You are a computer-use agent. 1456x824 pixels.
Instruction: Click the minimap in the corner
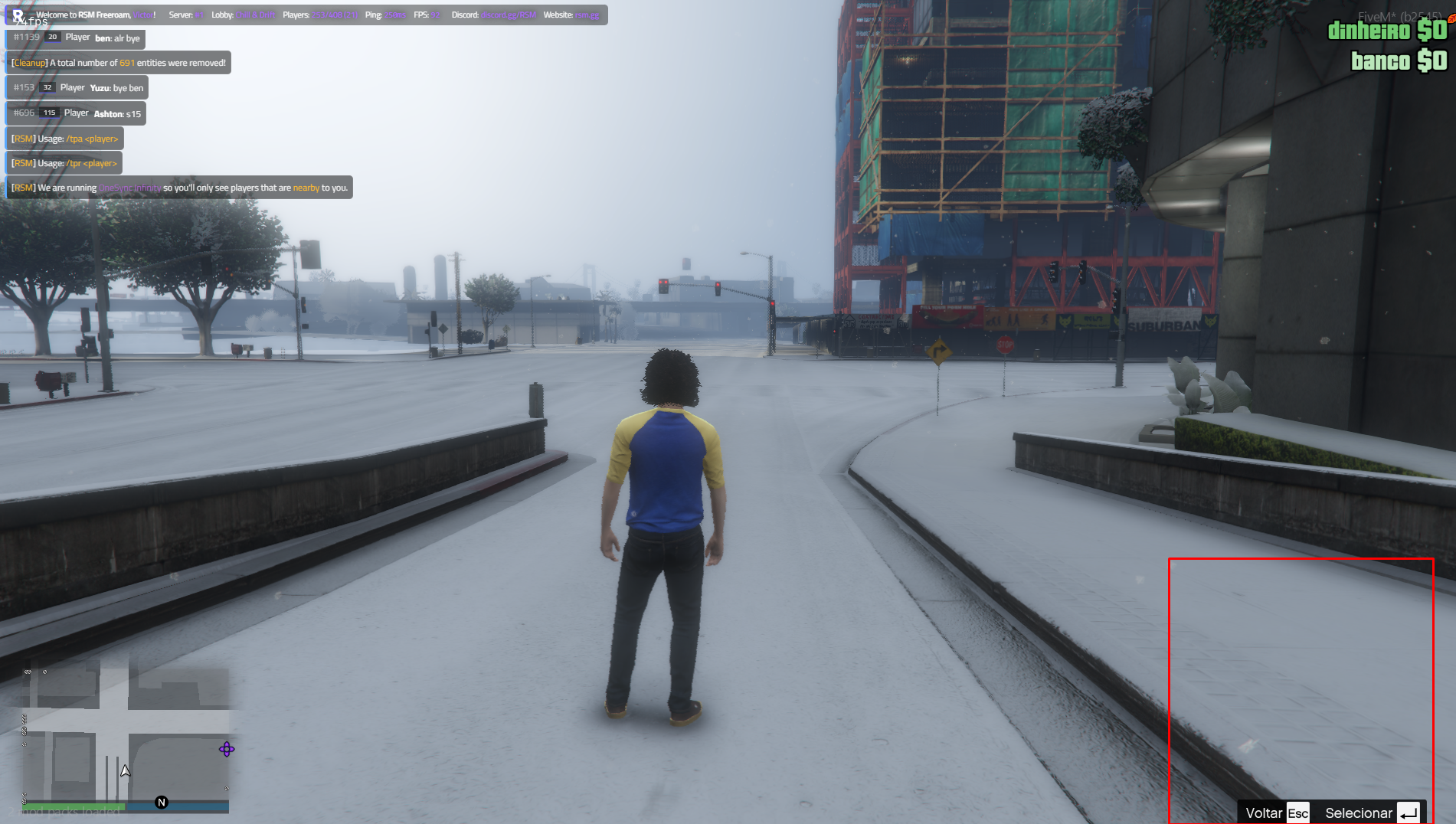tap(126, 735)
